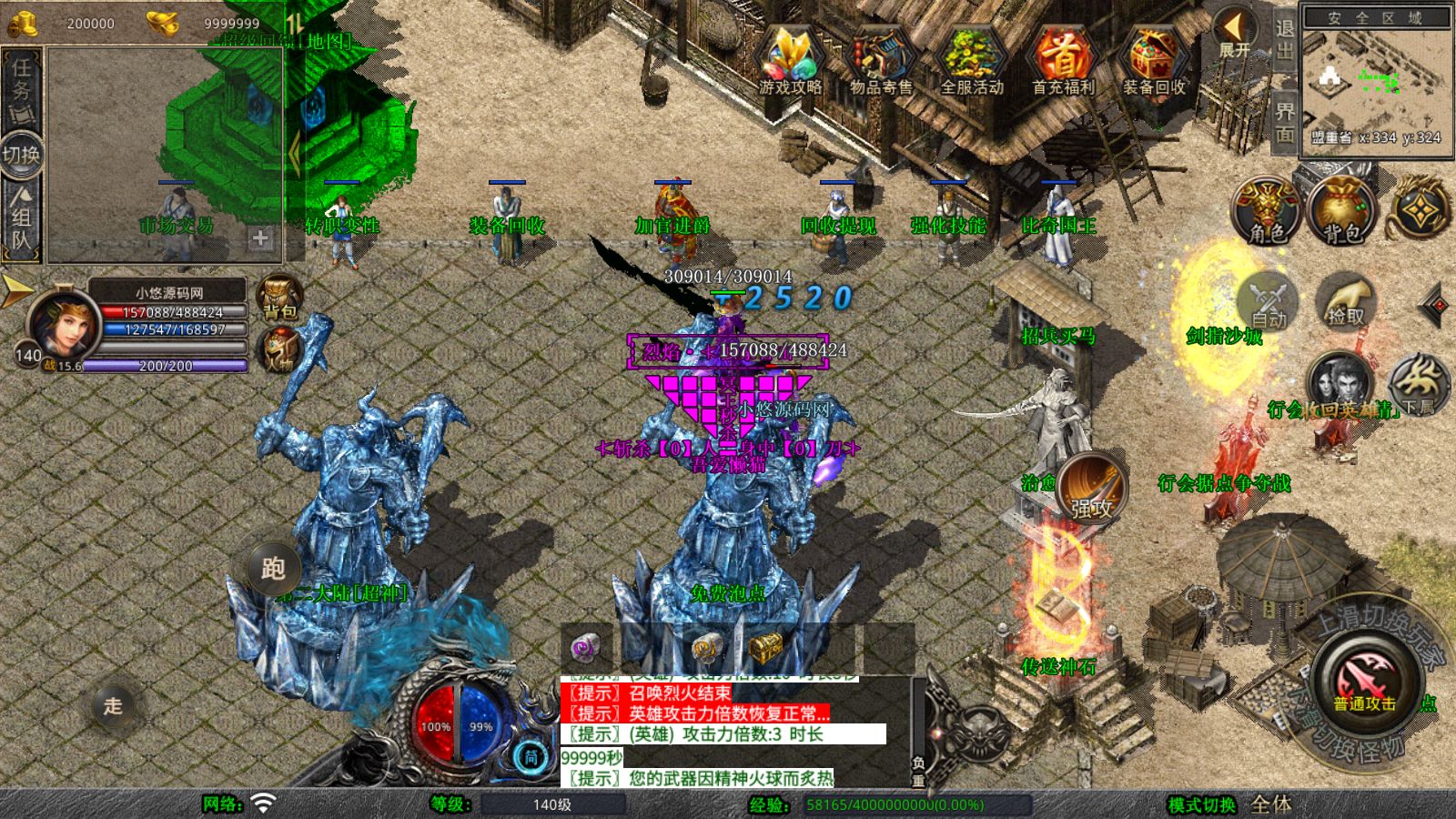
Task: Use the 普通攻击 normal attack button
Action: point(1363,681)
